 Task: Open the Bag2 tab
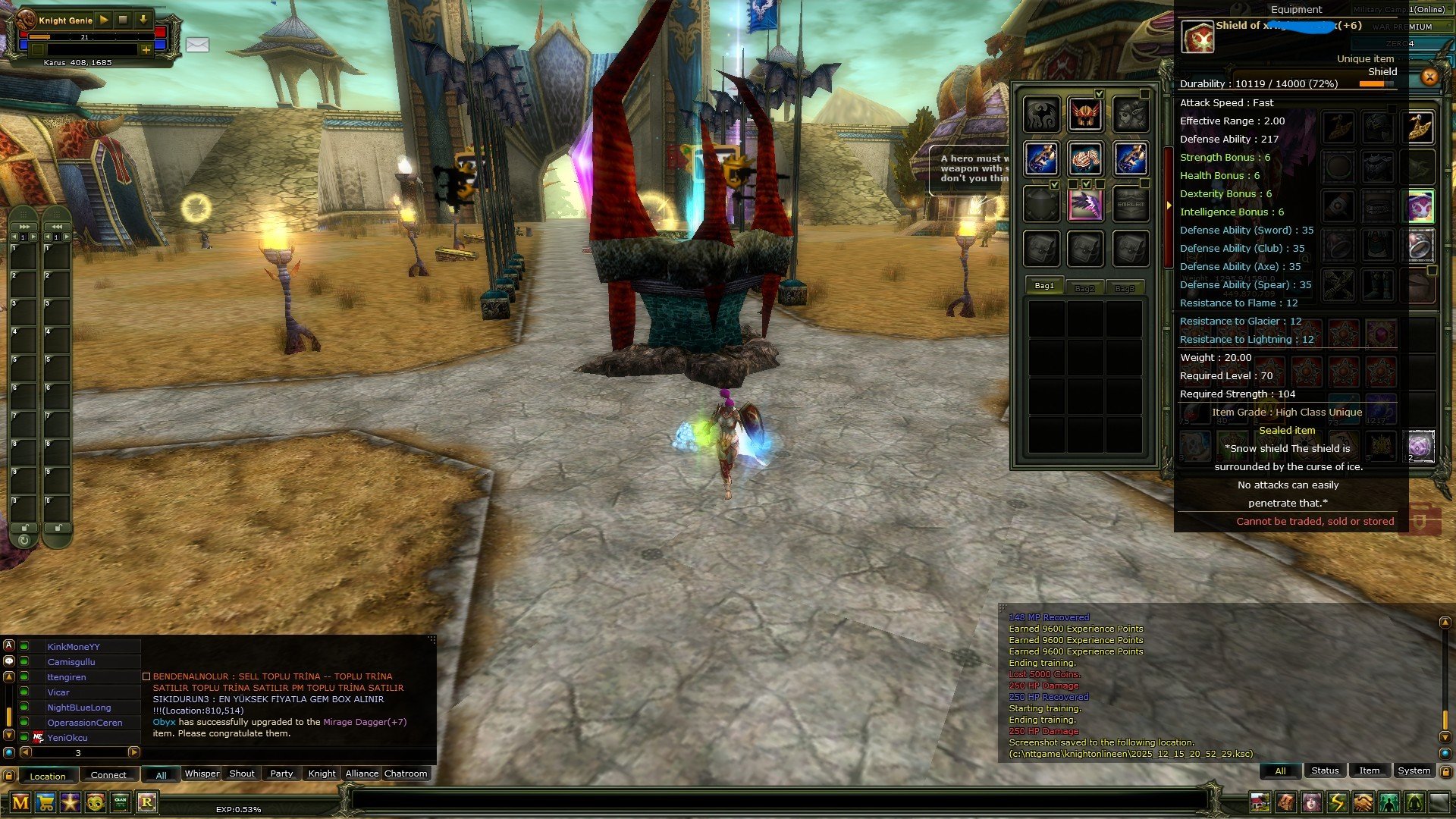click(1084, 288)
